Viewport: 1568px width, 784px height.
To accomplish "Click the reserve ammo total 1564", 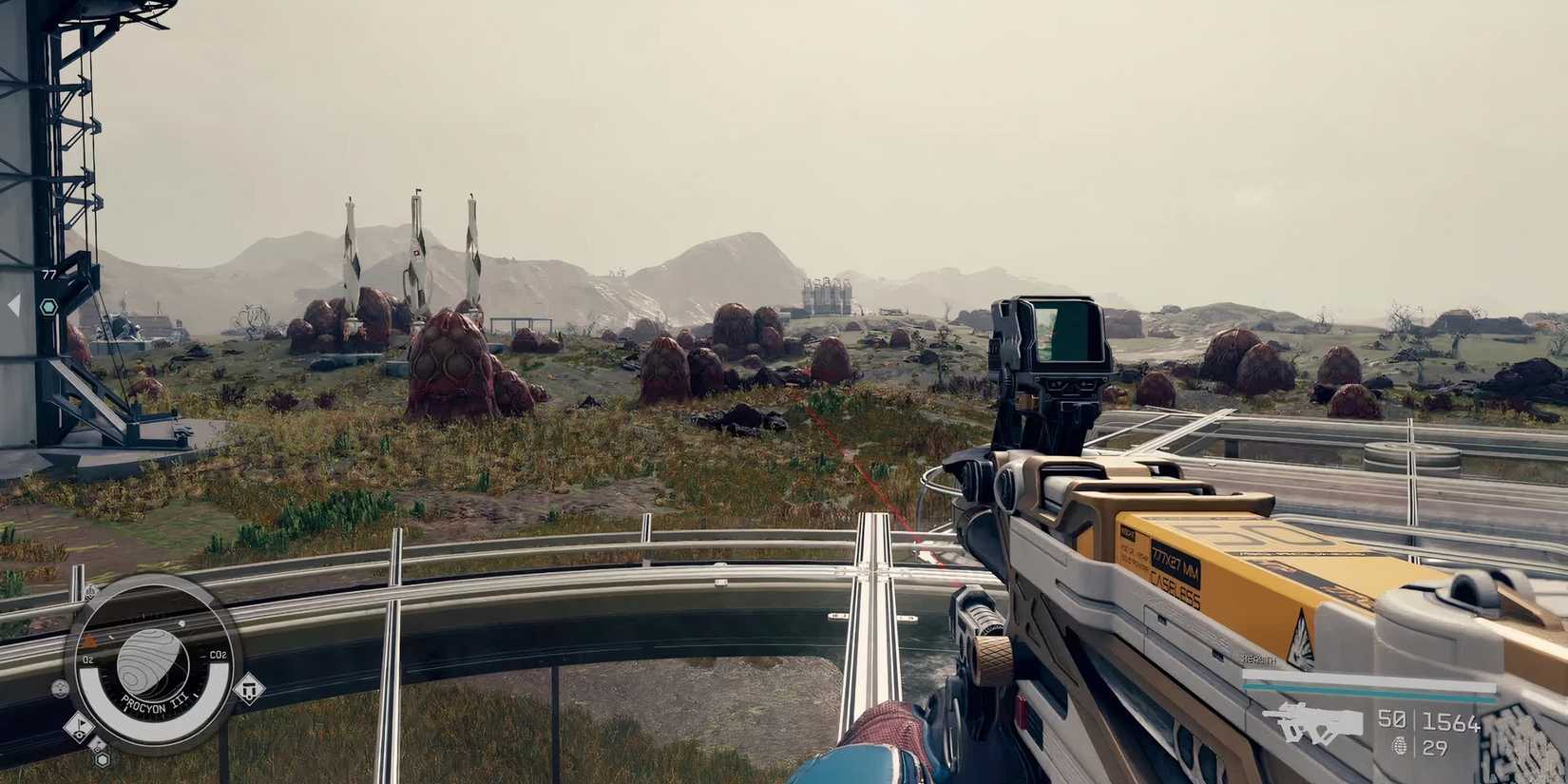I will click(1451, 720).
